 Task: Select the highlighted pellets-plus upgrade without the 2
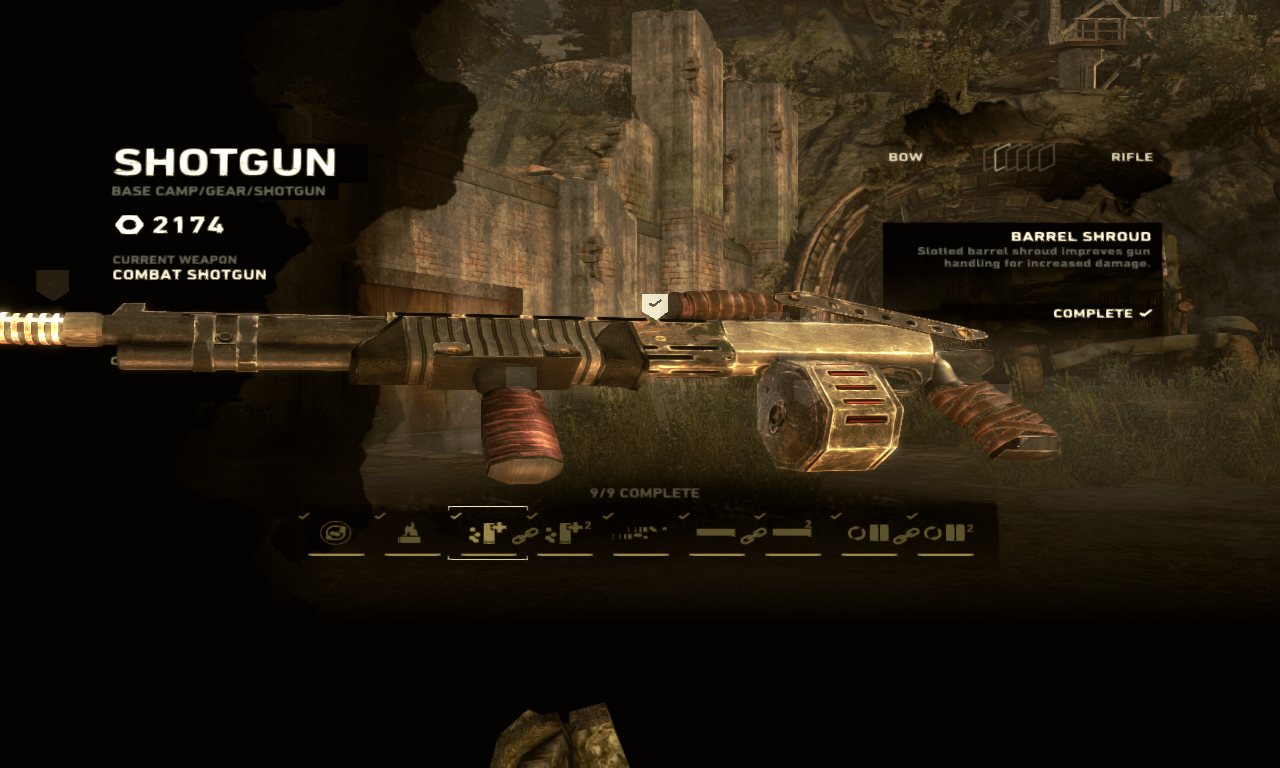click(x=487, y=533)
